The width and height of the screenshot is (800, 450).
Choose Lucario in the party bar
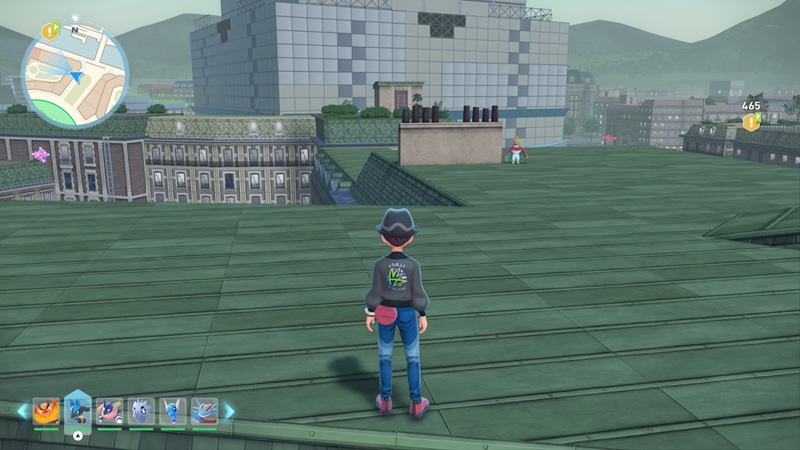tap(78, 410)
